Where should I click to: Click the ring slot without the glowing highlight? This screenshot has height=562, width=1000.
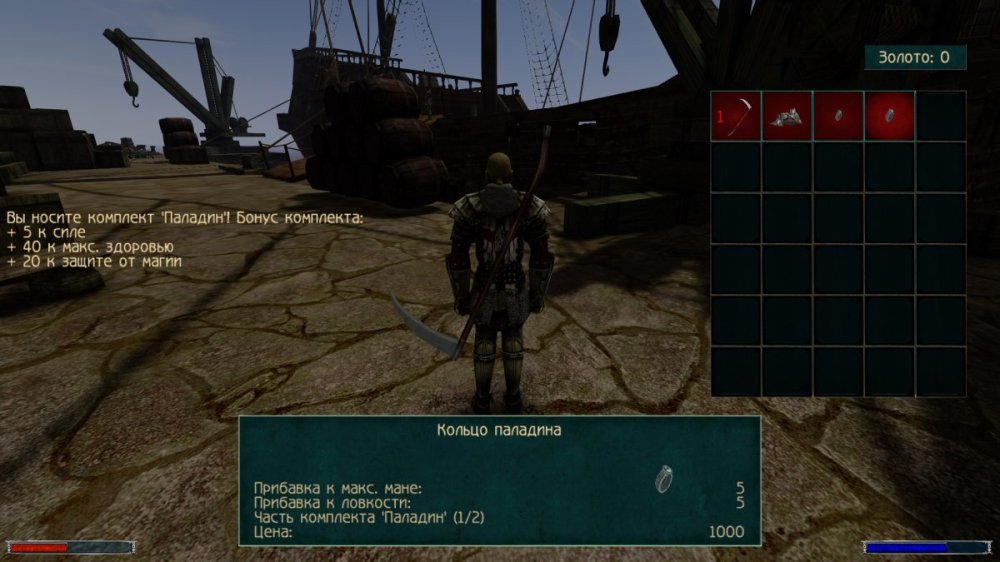pyautogui.click(x=838, y=116)
